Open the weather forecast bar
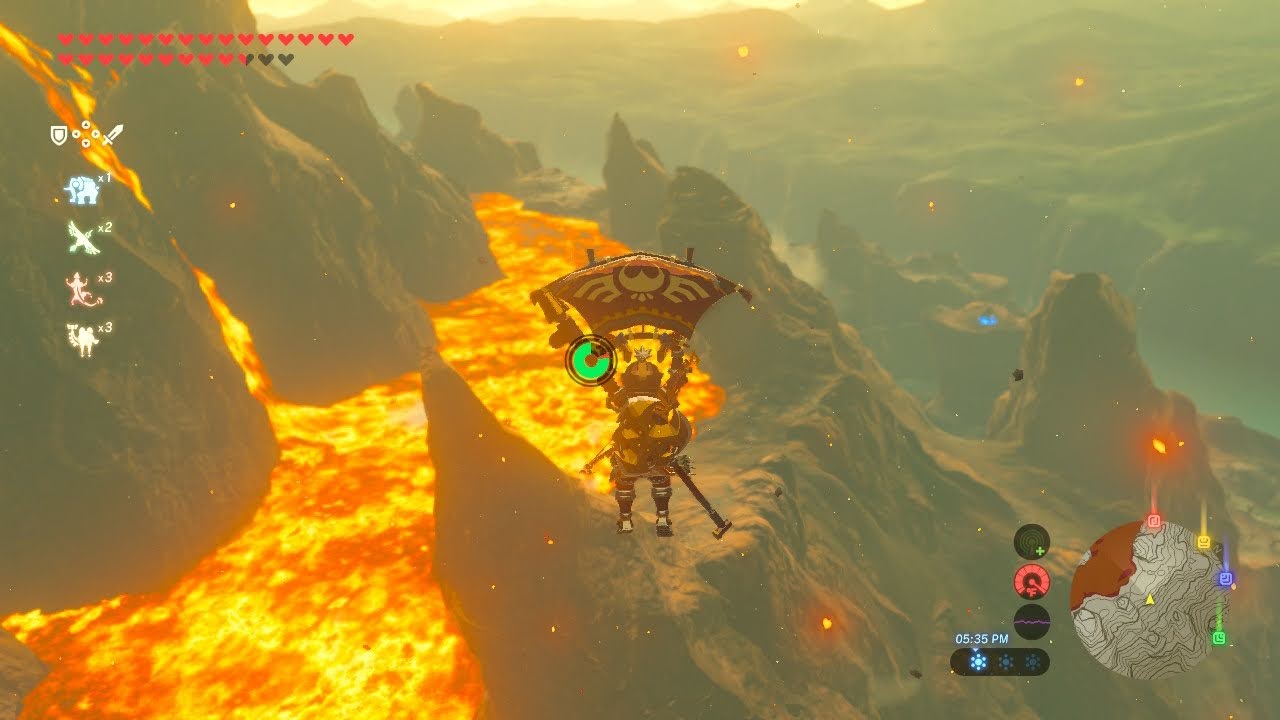1280x720 pixels. 1000,662
